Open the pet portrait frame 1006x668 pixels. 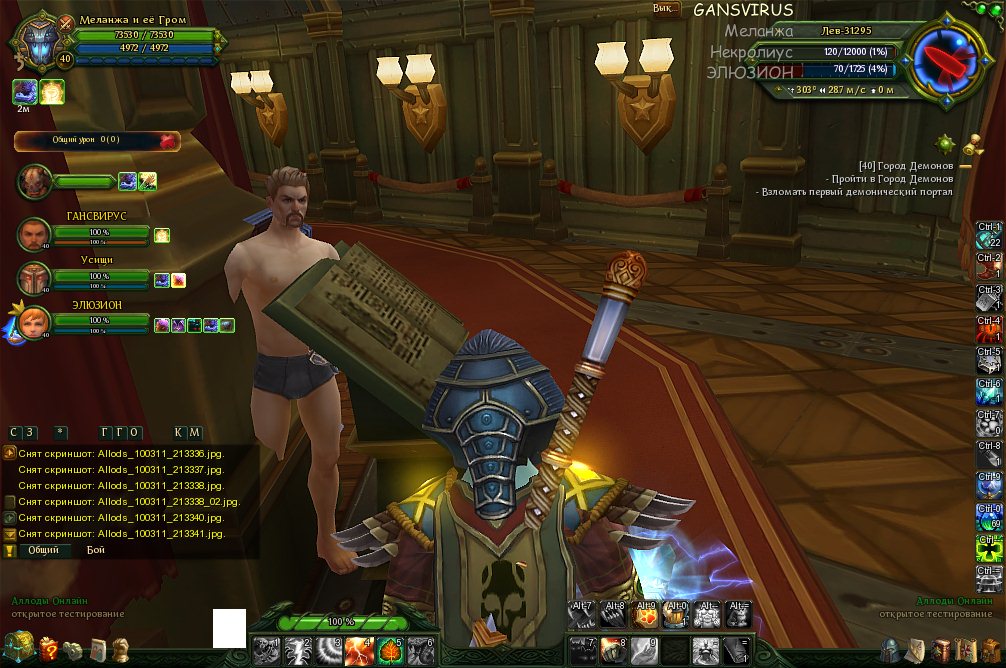click(x=33, y=181)
